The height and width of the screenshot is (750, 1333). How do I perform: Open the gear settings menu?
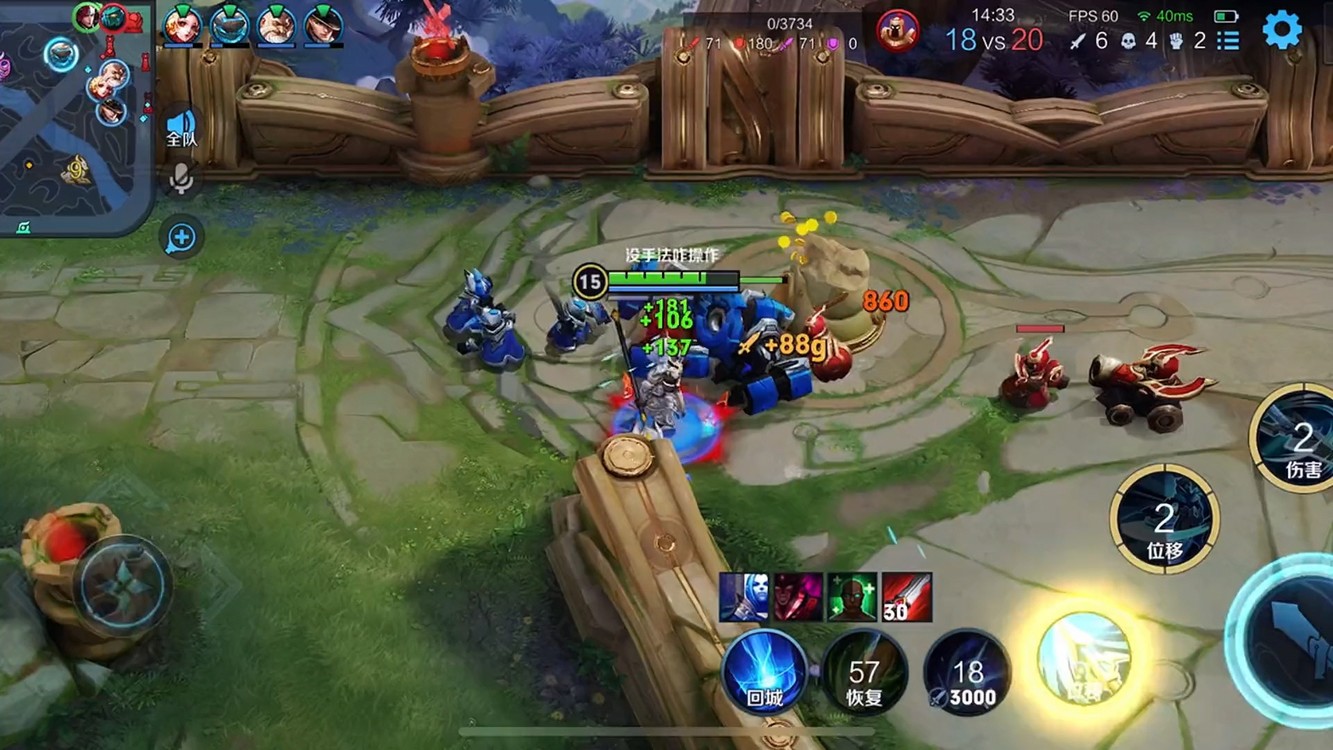pos(1281,30)
